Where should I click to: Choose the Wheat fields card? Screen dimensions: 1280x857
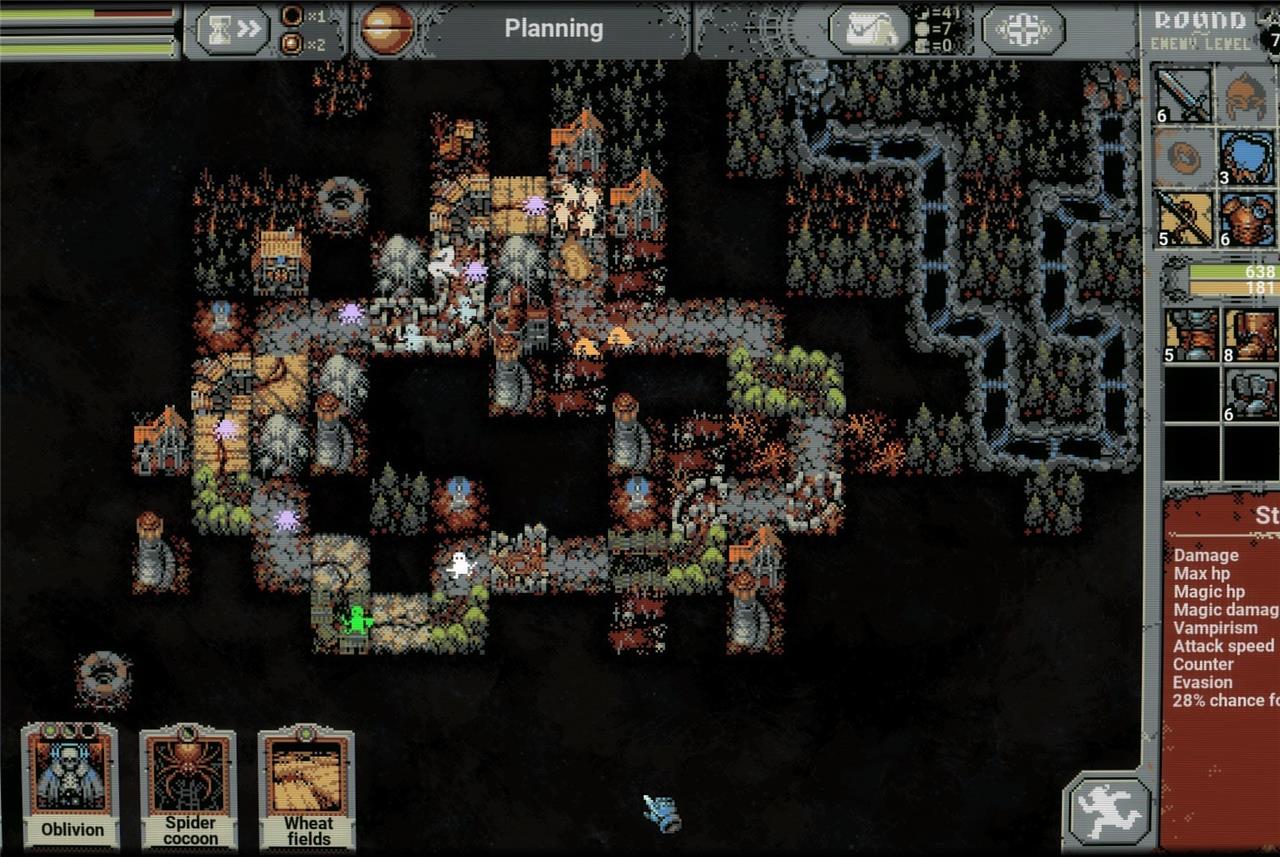tap(307, 787)
